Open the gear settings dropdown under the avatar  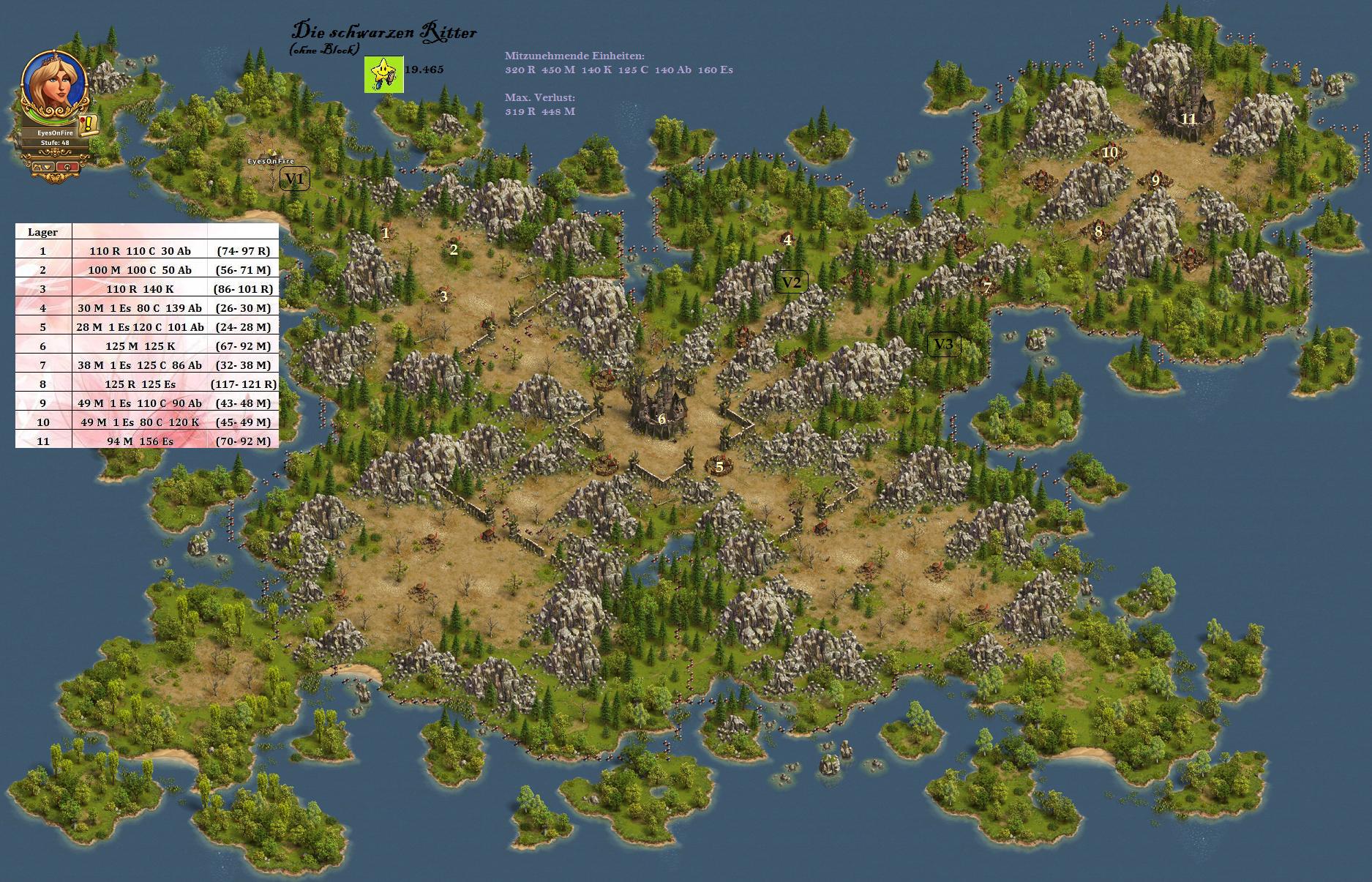pyautogui.click(x=43, y=166)
